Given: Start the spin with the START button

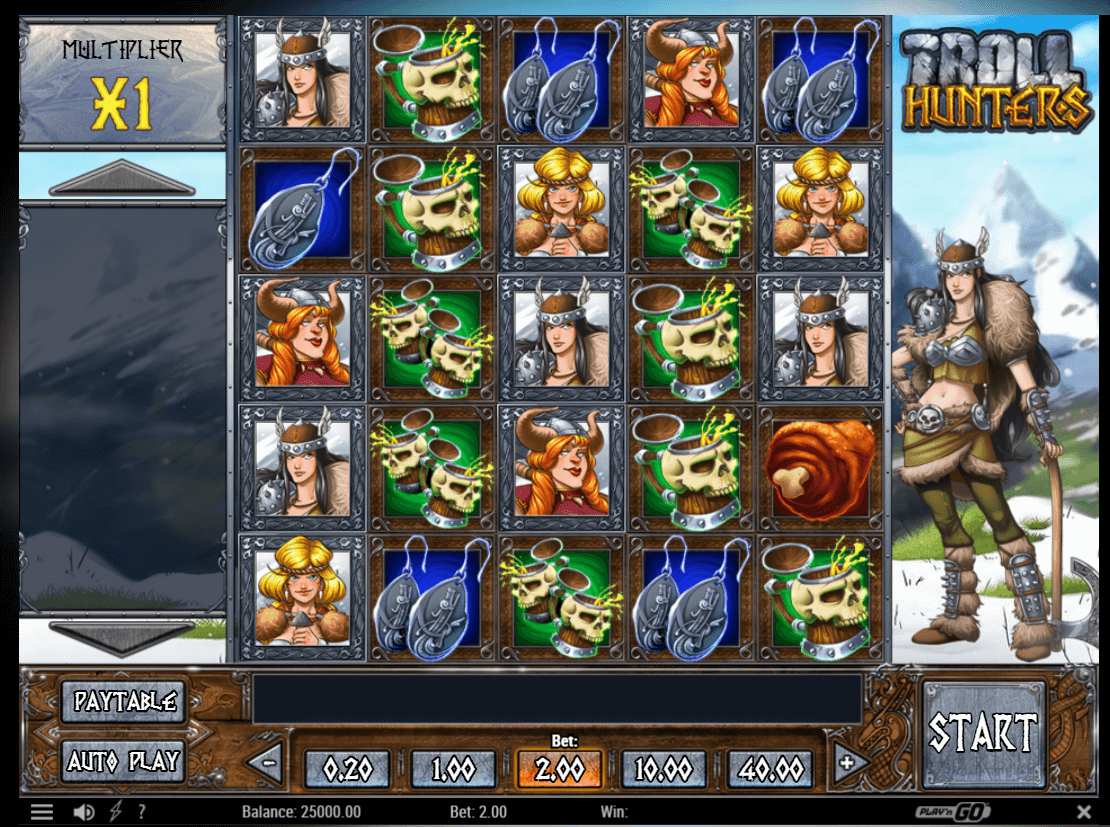Looking at the screenshot, I should point(983,734).
